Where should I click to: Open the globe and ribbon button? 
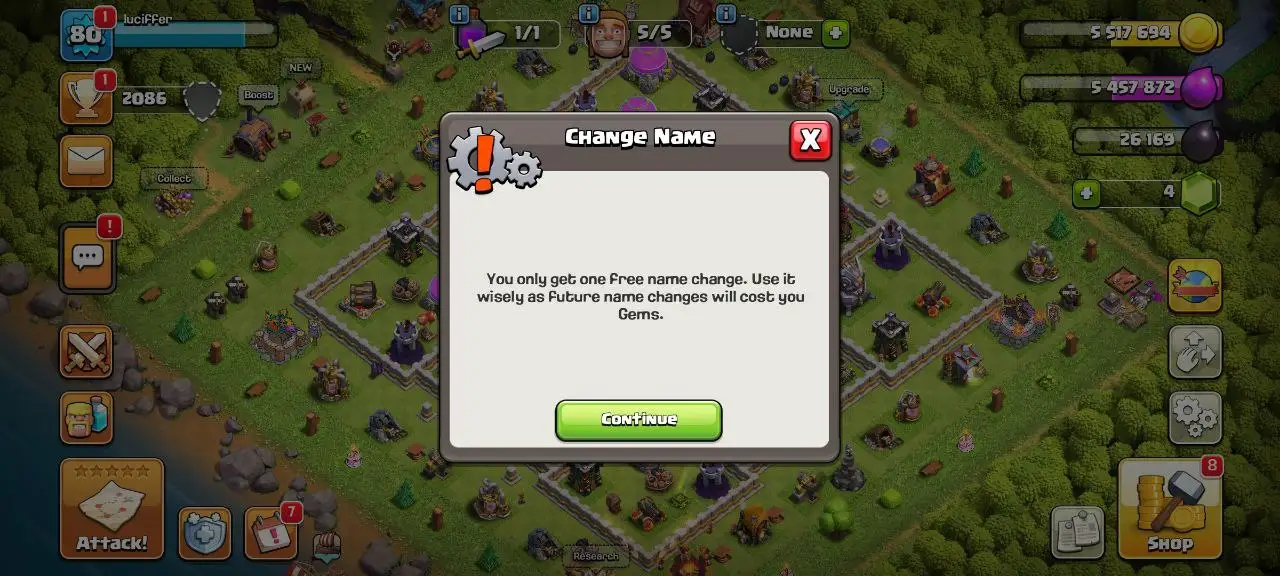[1195, 285]
